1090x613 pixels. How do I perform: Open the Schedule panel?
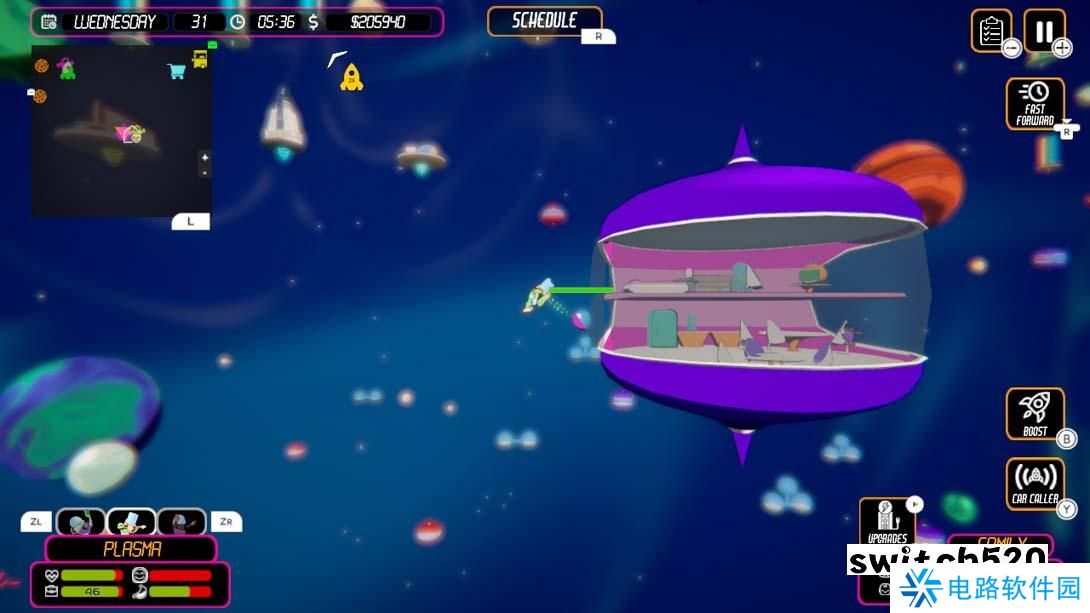click(544, 21)
